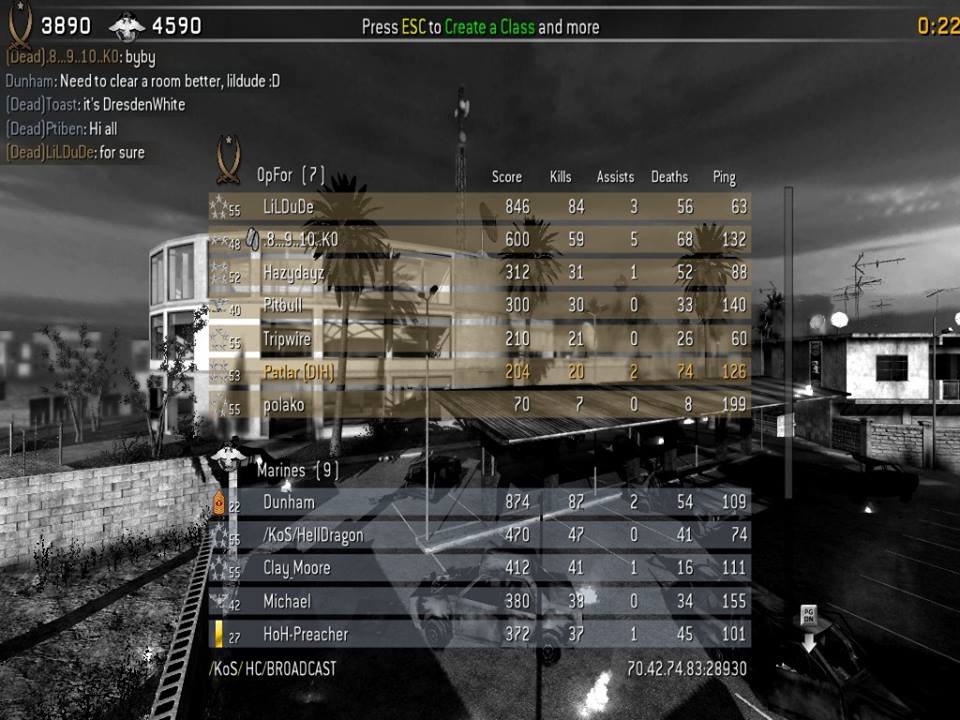The image size is (960, 720).
Task: Choose Hazydayz in the OpFor list
Action: tap(480, 273)
